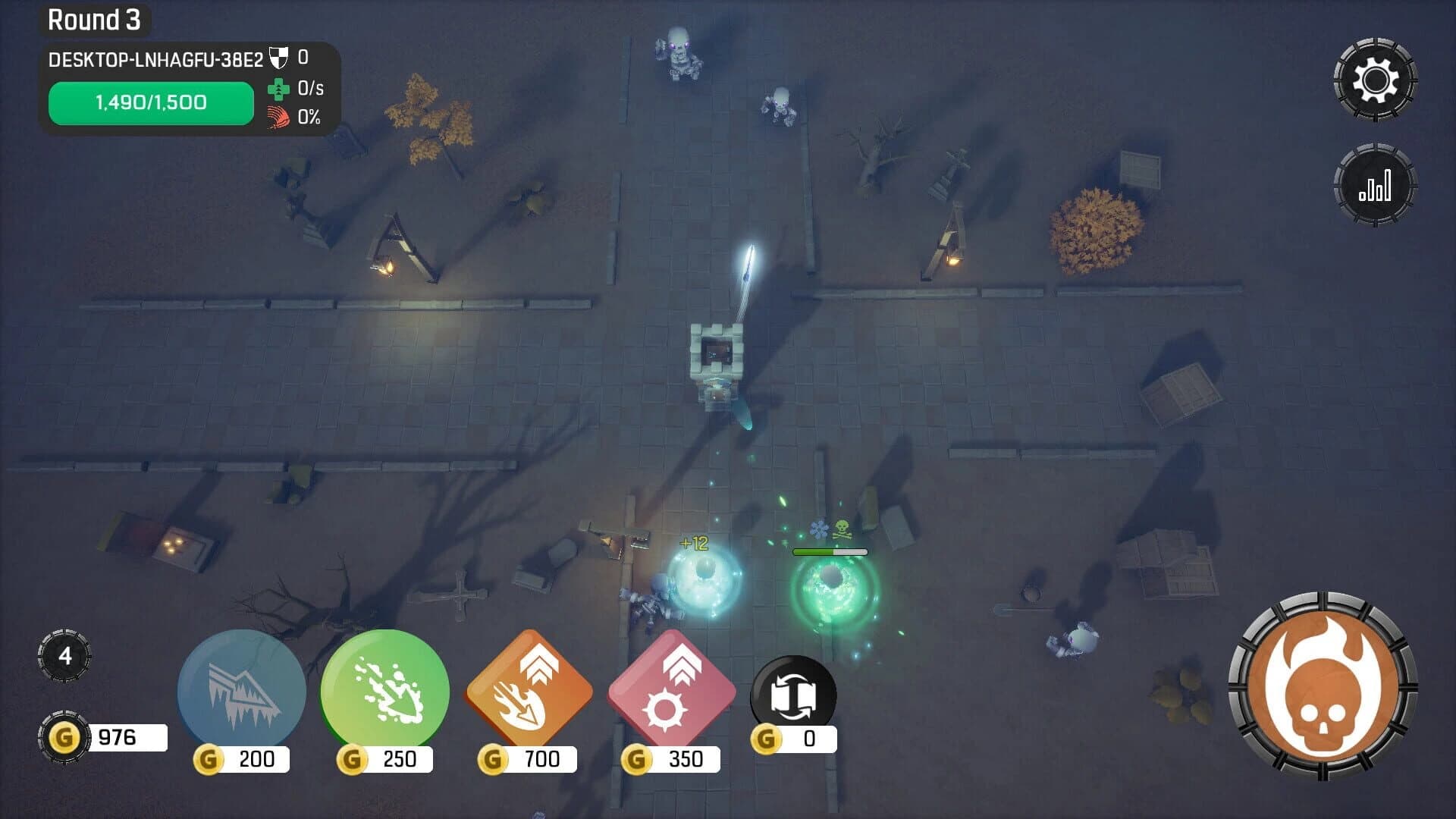
Task: Click the counter badge showing 4
Action: click(65, 657)
